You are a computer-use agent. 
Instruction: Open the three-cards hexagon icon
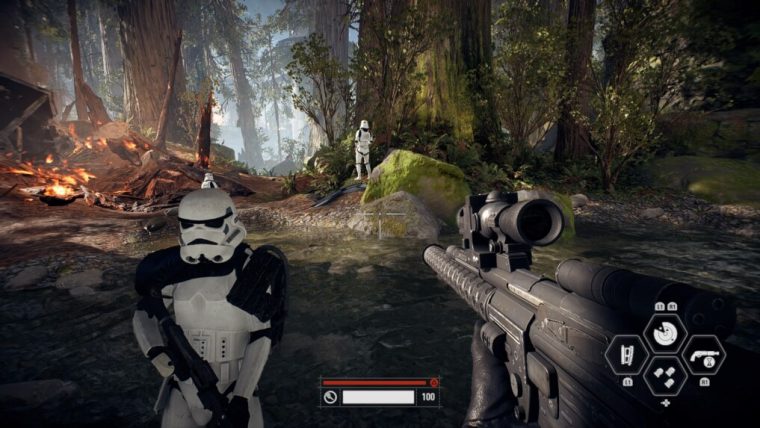tap(664, 377)
